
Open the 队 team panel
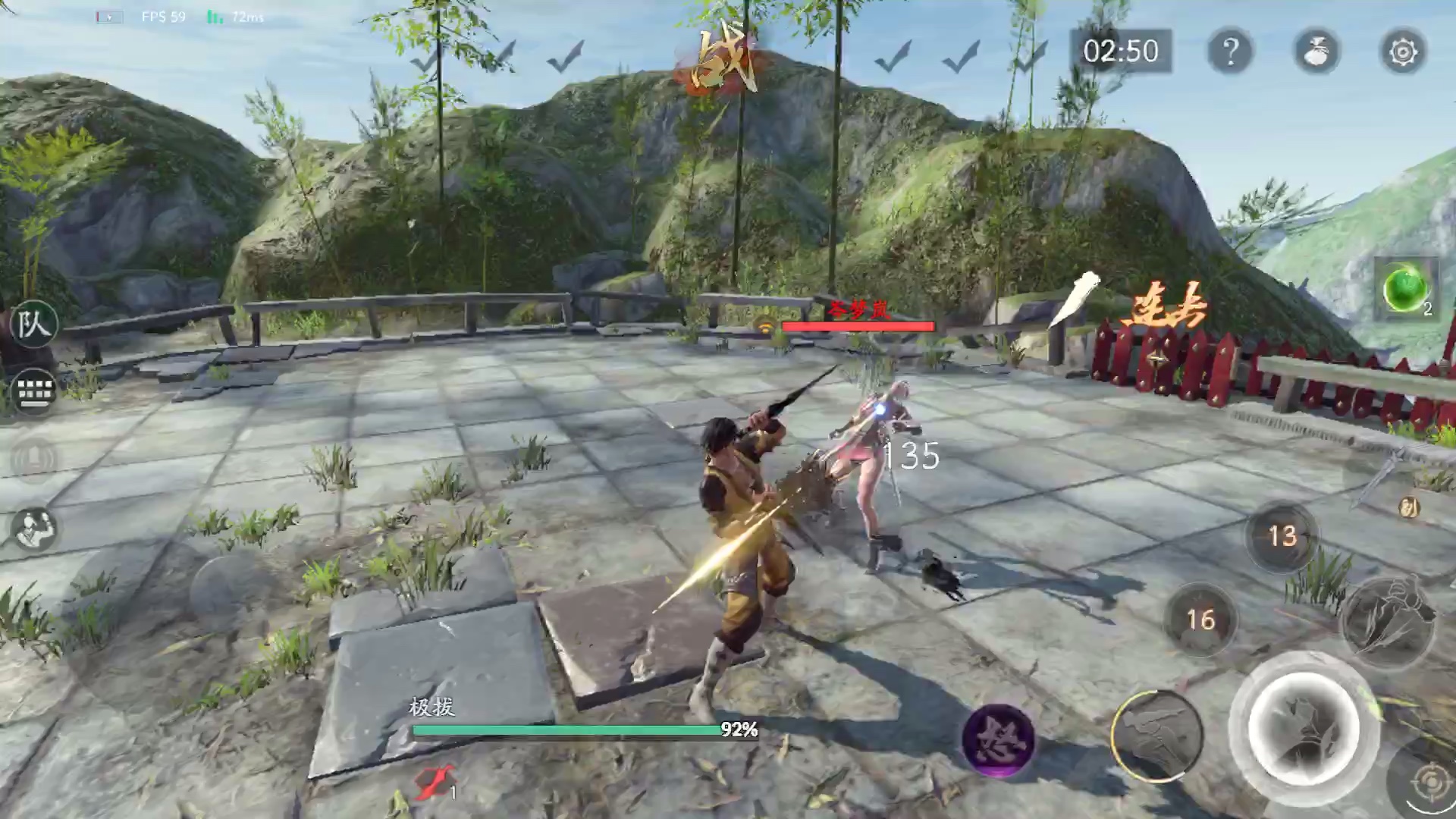click(33, 325)
